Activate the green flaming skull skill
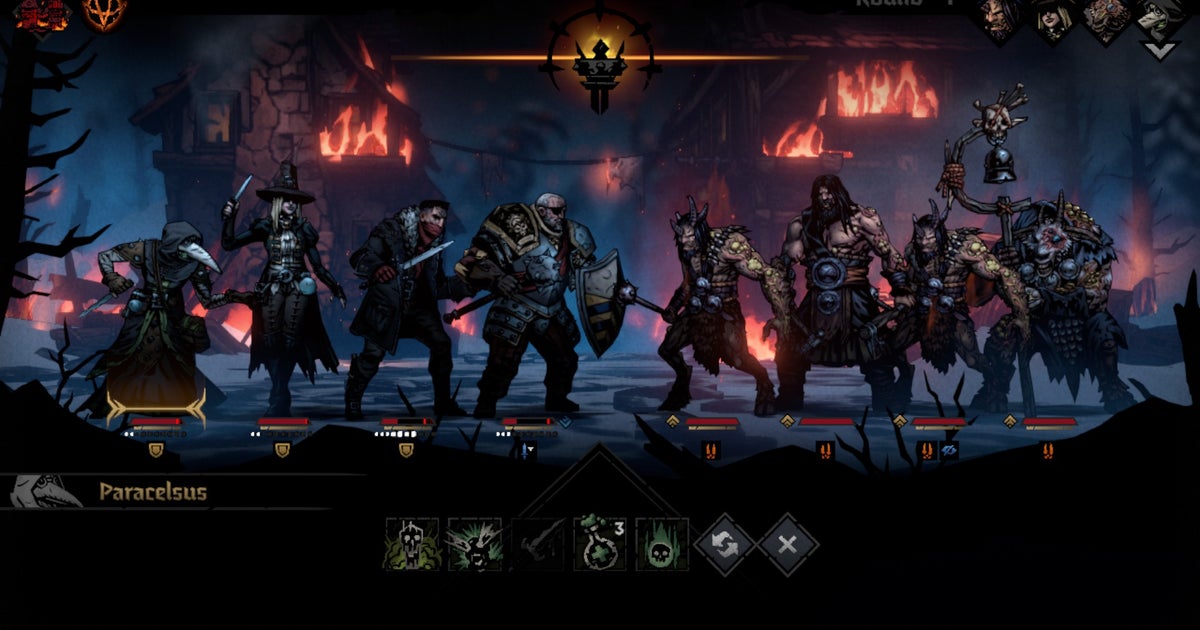Screen dimensions: 1200x630 [x=662, y=544]
